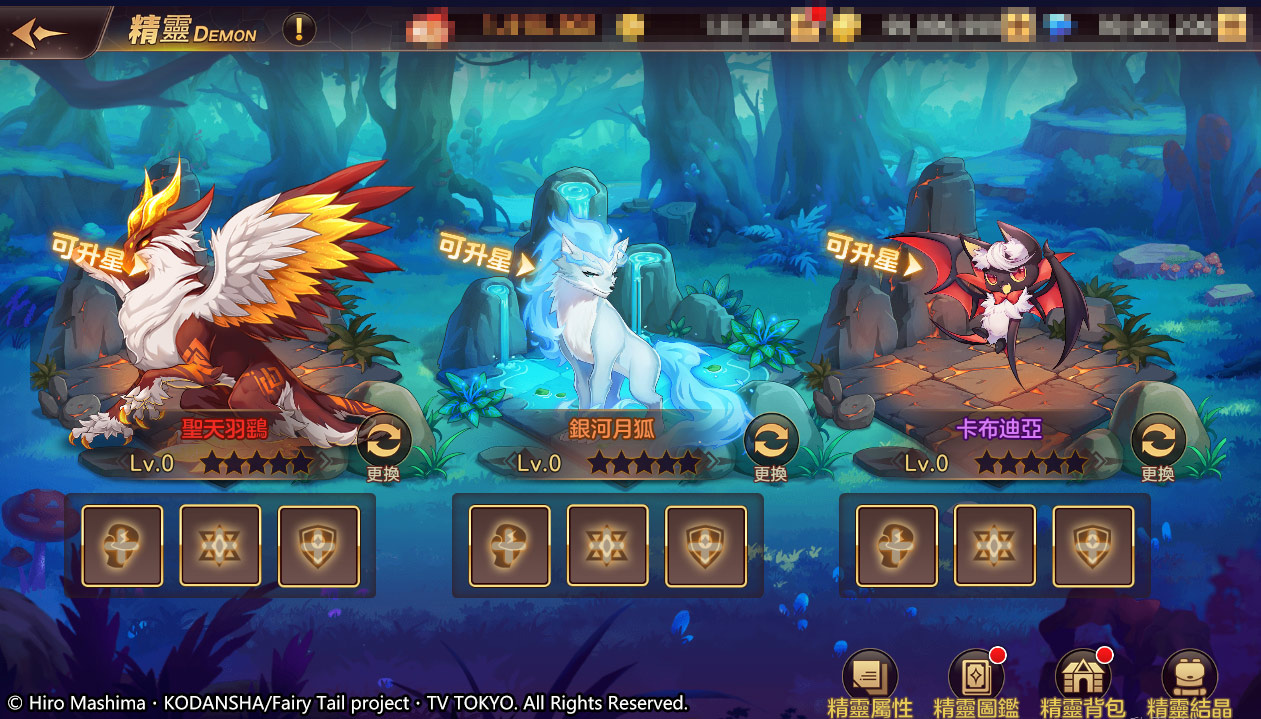Choose 銀河月狐's hexagram star skill slot
Viewport: 1261px width, 719px height.
click(608, 545)
